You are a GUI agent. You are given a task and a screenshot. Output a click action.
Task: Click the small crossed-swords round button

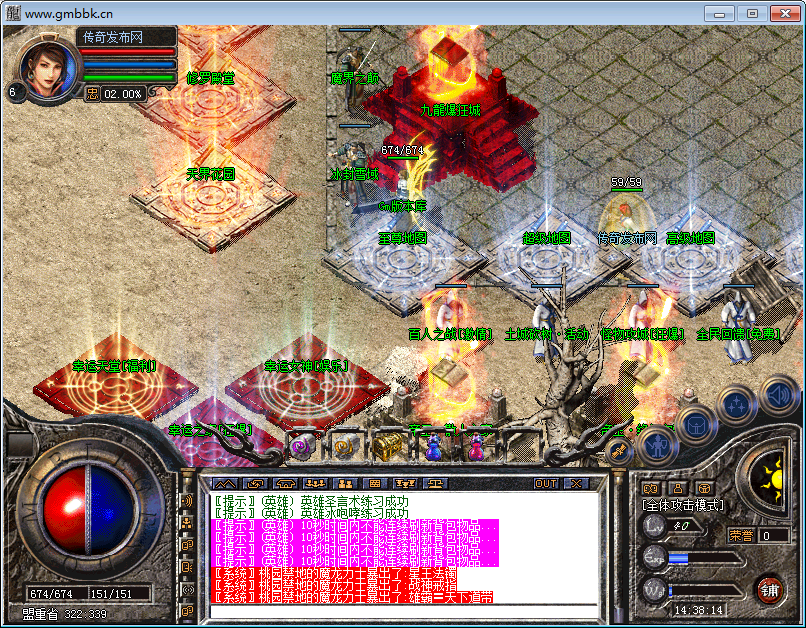pyautogui.click(x=617, y=451)
